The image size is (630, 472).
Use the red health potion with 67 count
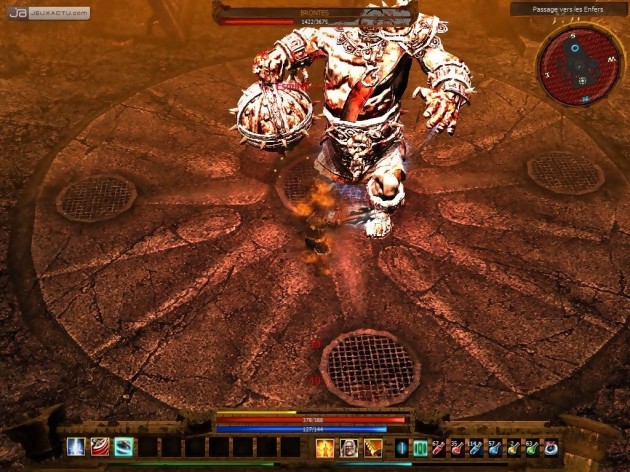(438, 448)
